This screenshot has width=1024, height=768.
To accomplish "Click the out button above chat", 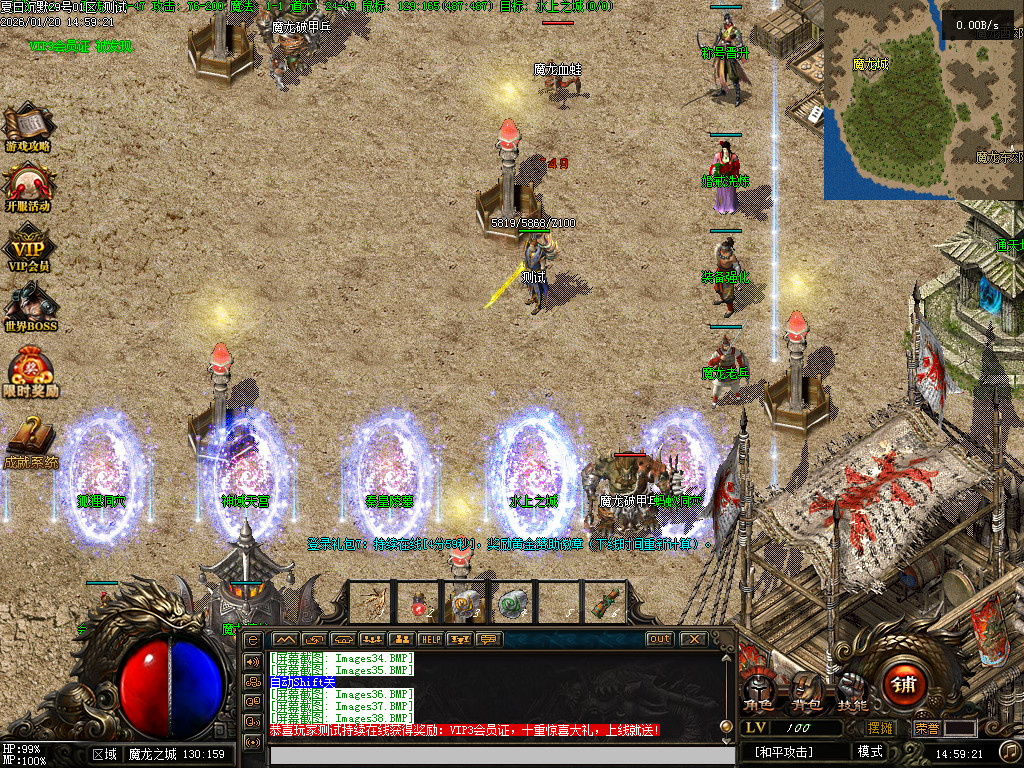I will 659,639.
